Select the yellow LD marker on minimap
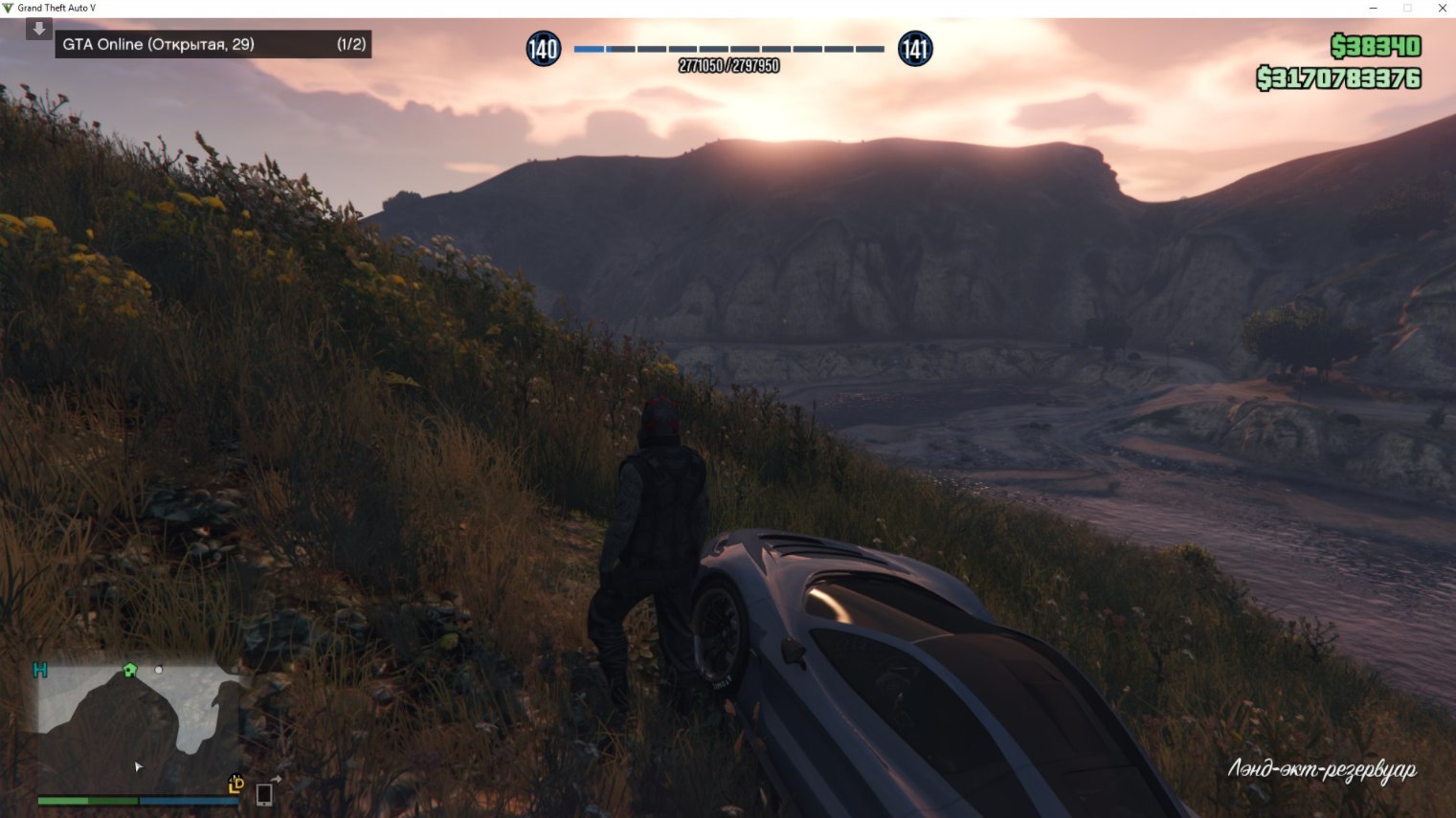This screenshot has height=818, width=1456. tap(236, 785)
